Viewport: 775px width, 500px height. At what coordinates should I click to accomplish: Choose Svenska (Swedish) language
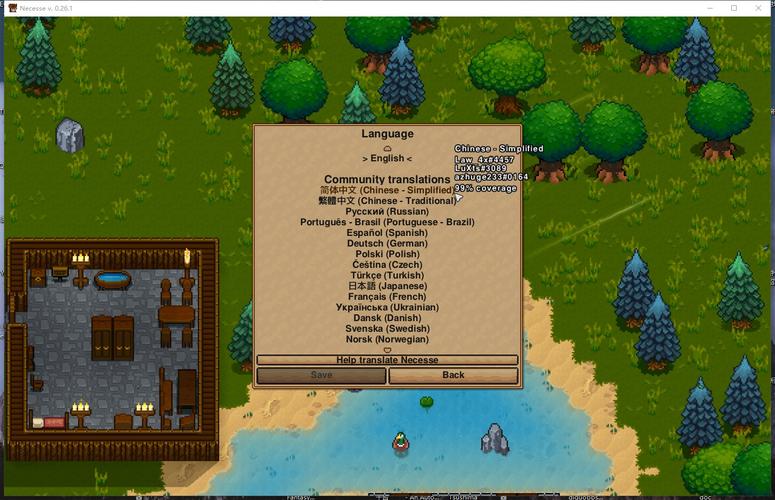coord(387,329)
